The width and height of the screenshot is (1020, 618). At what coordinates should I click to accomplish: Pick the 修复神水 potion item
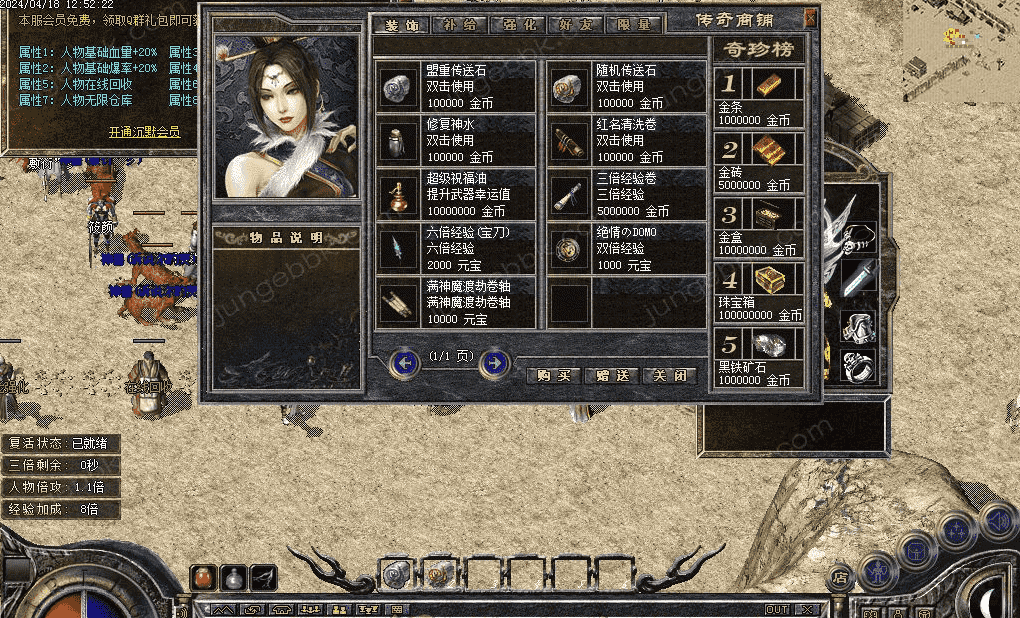pyautogui.click(x=457, y=141)
